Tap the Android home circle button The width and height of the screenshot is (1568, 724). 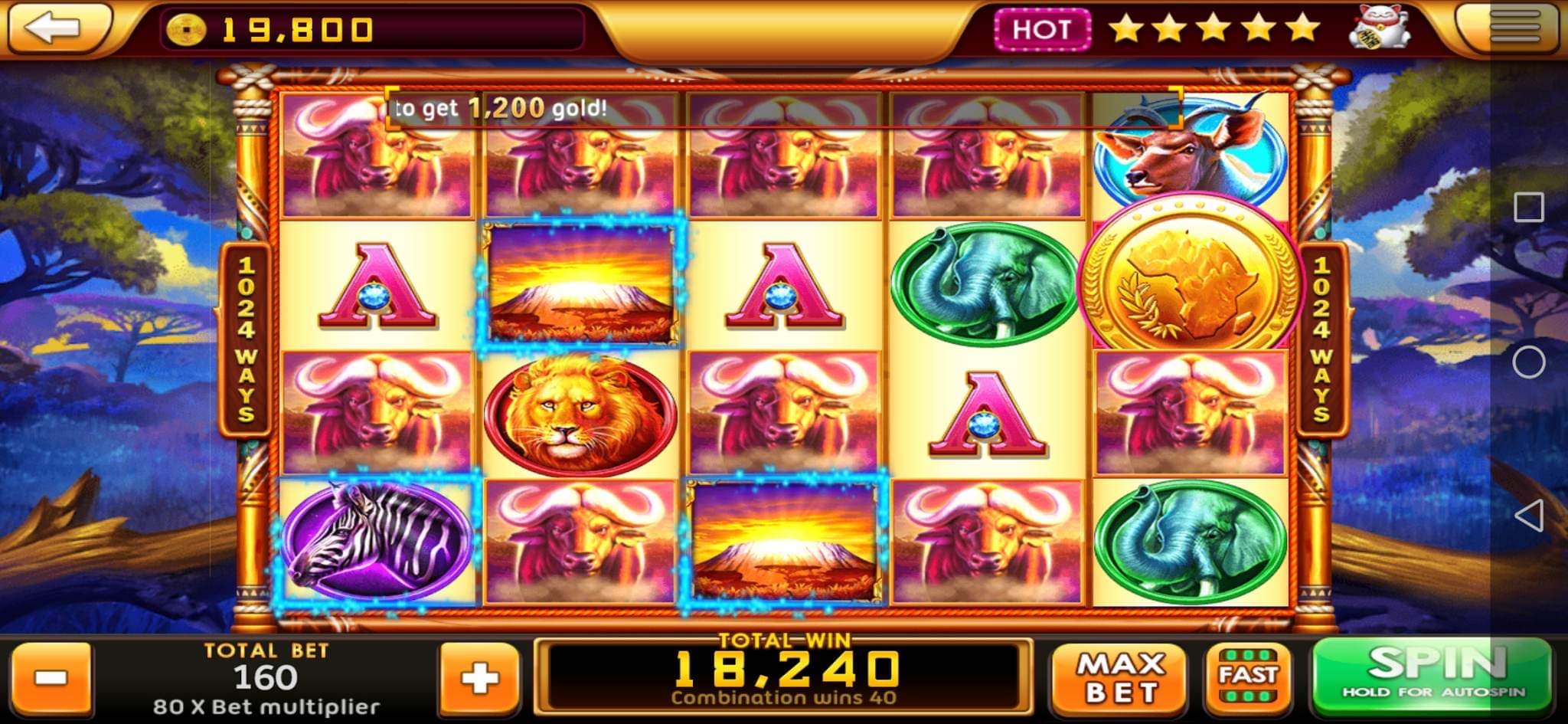point(1528,362)
